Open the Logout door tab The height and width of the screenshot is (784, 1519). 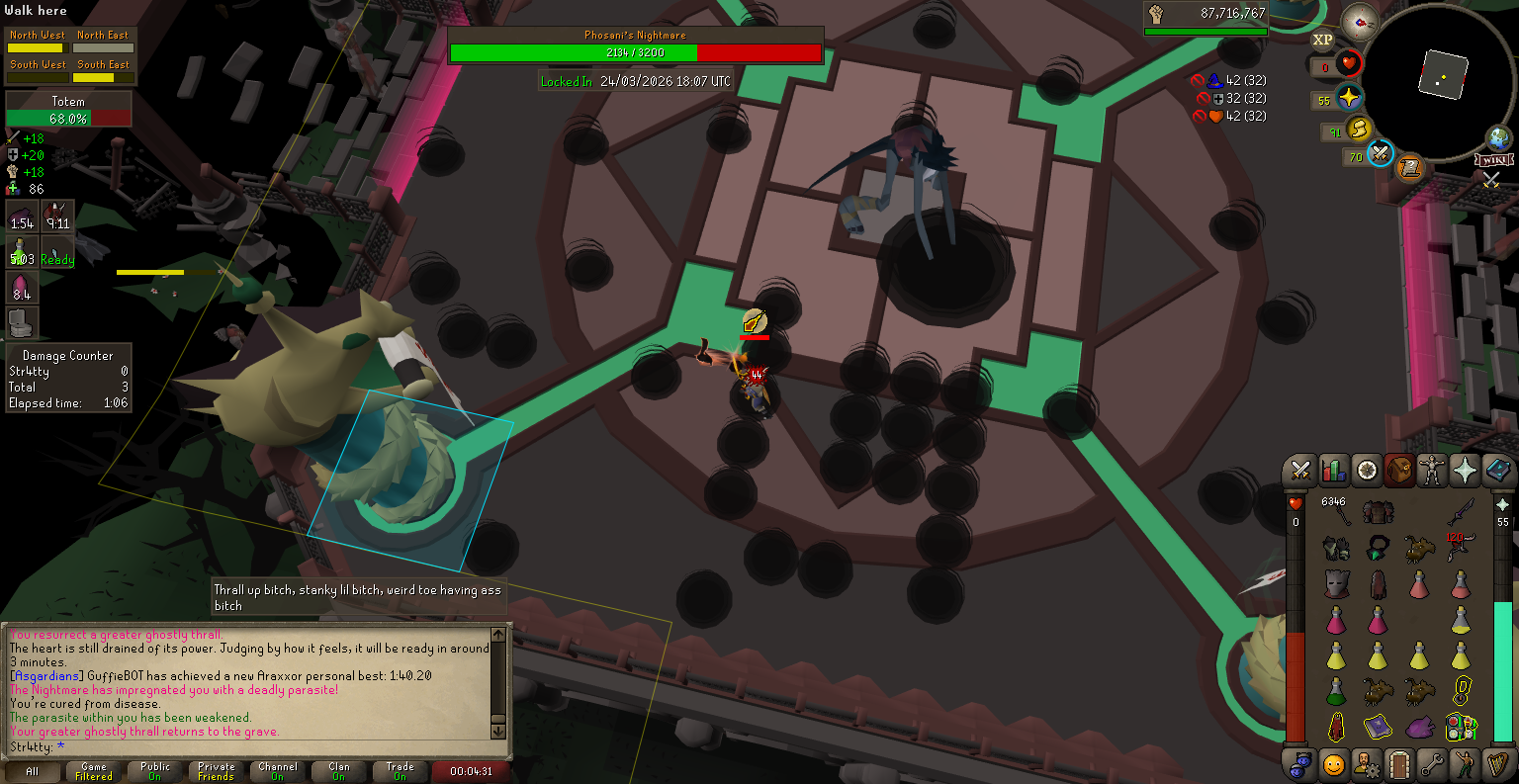point(1398,764)
